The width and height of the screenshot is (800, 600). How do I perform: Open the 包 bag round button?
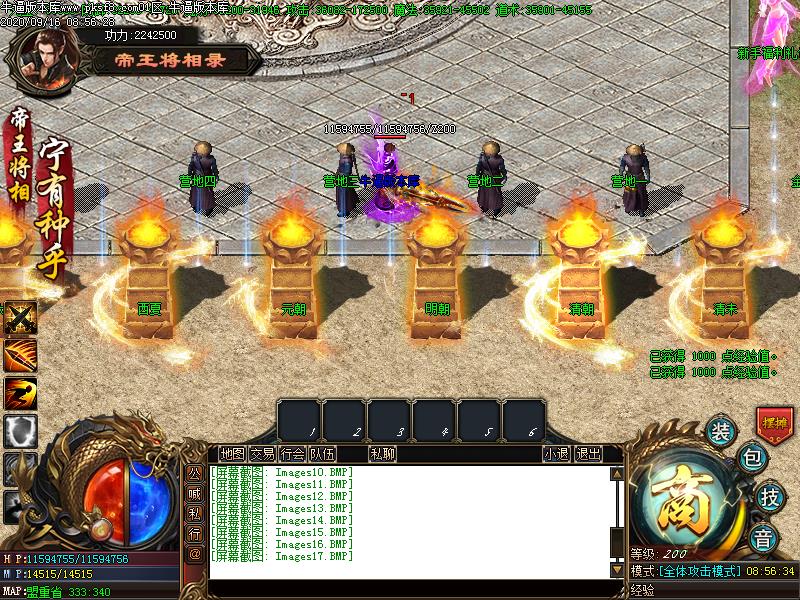pos(752,460)
